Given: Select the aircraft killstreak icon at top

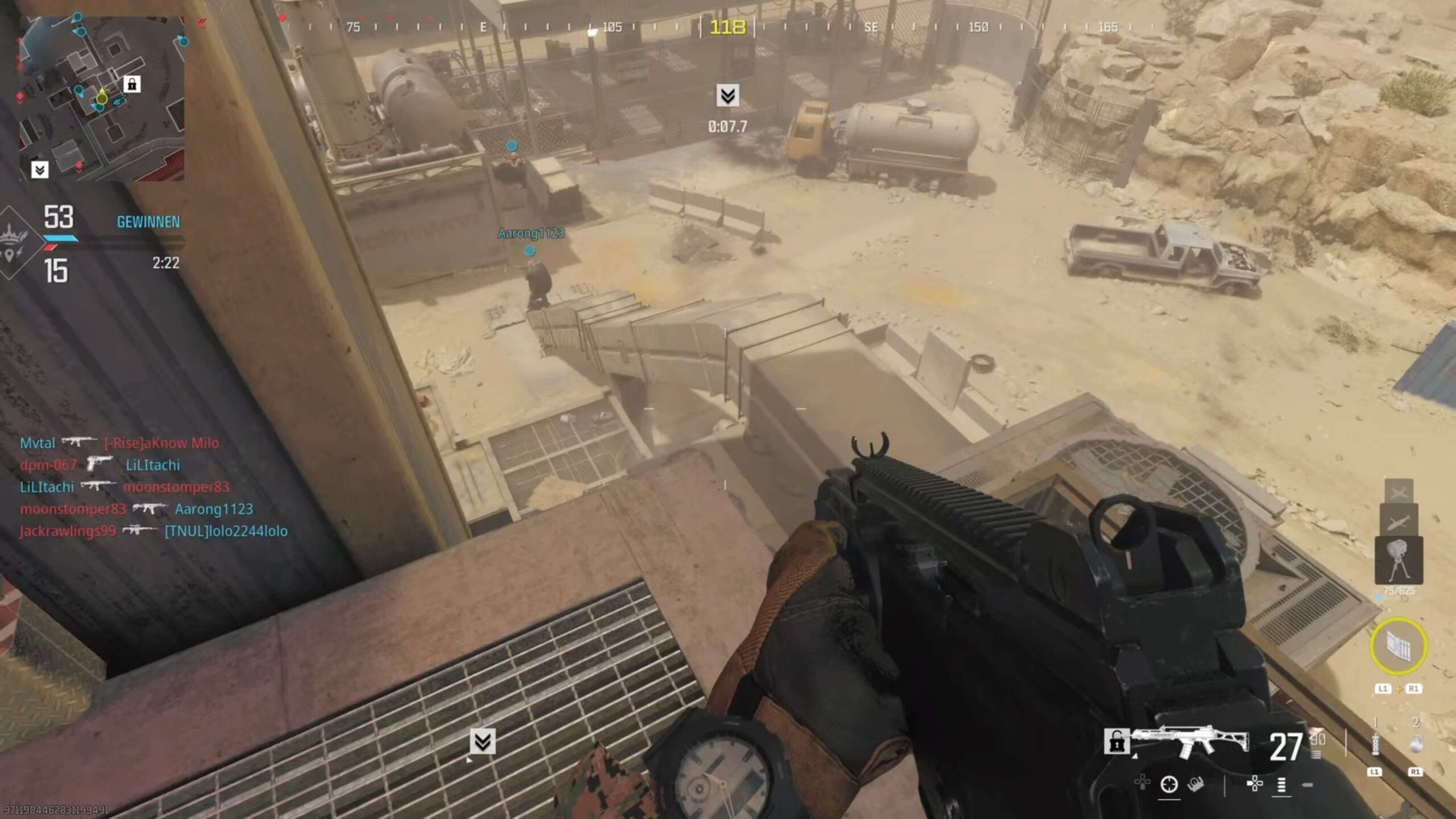Looking at the screenshot, I should click(x=1399, y=491).
